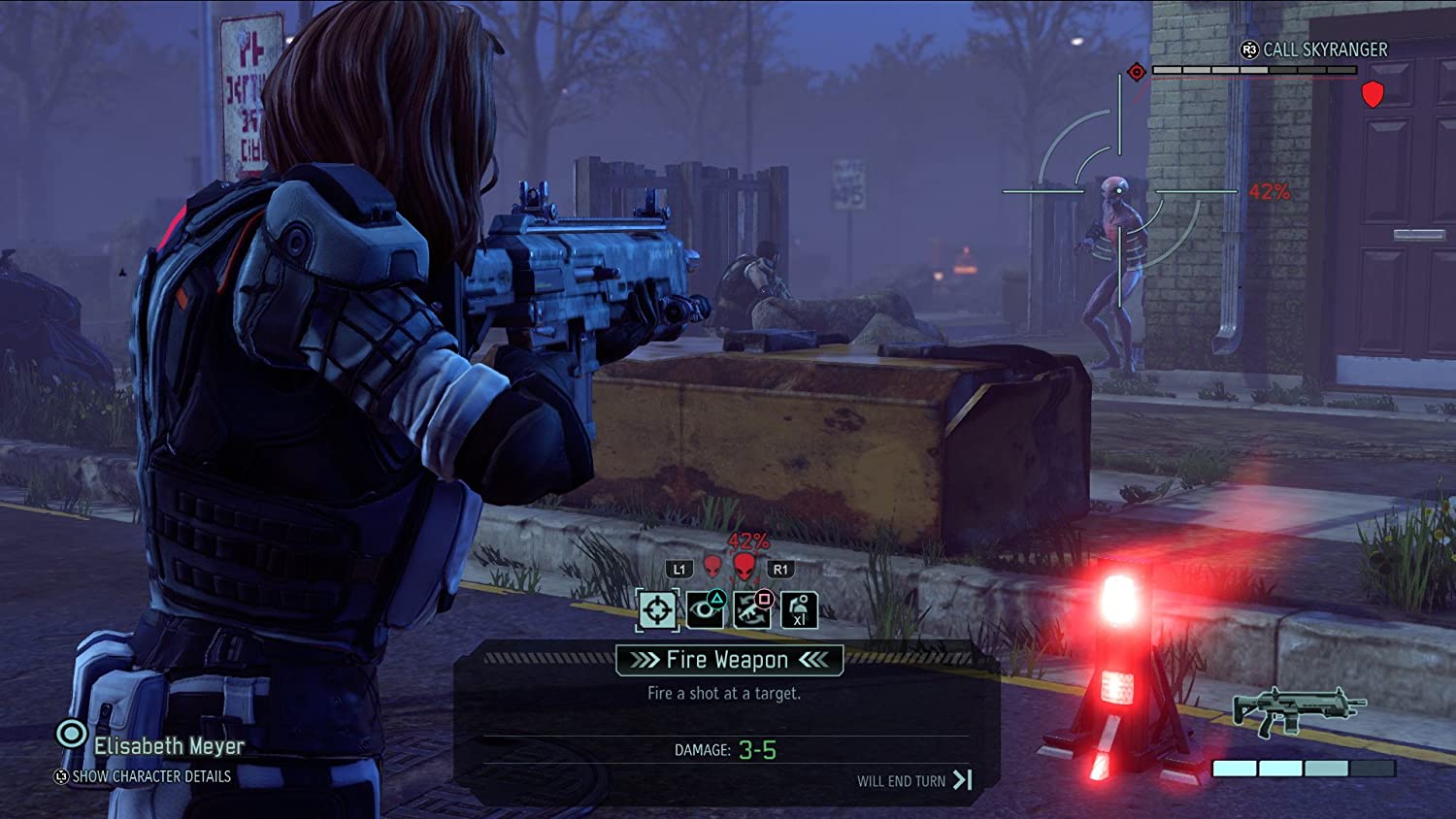This screenshot has width=1456, height=819.
Task: Select the Fire Weapon targeting reticle icon
Action: point(657,609)
